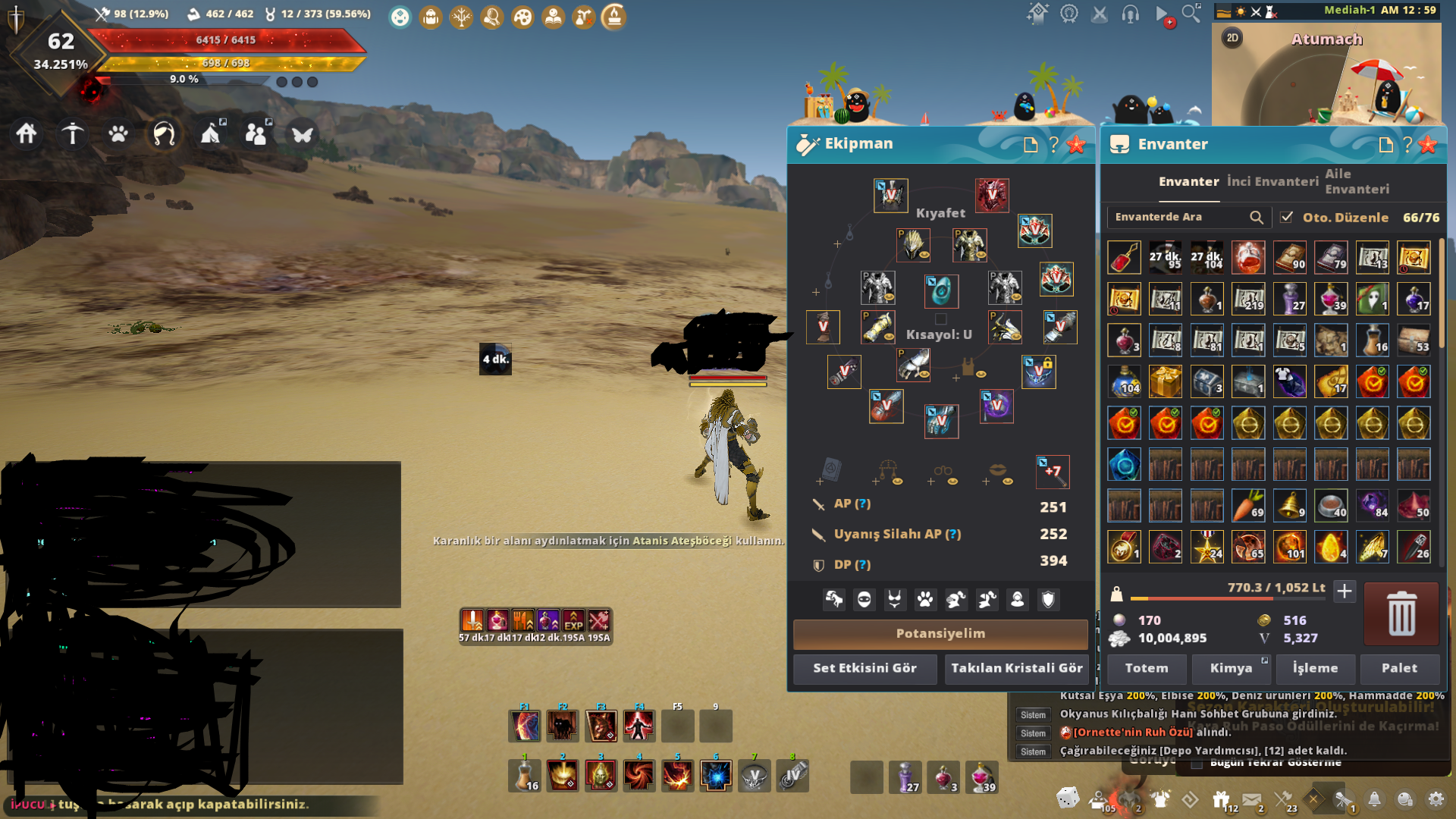
Task: Select the beauty salon magnifier icon
Action: point(491,17)
